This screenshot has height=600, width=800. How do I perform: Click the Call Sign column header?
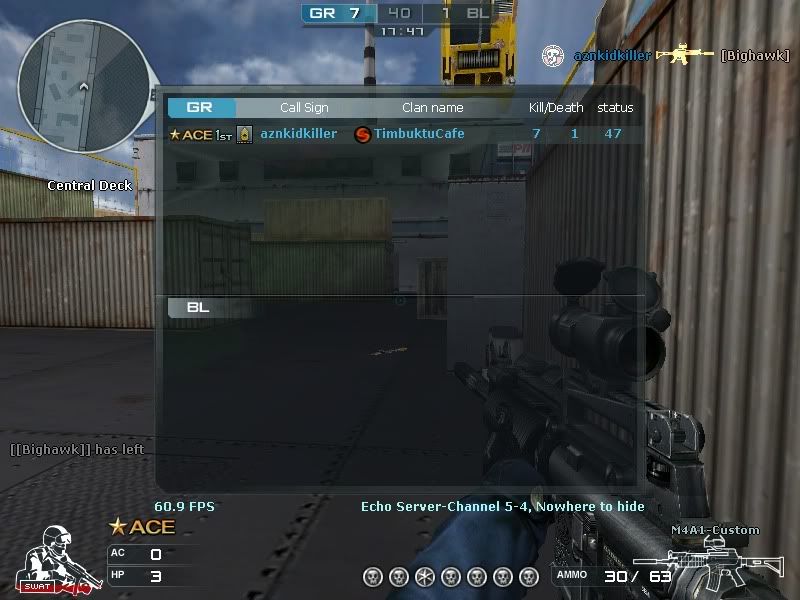tap(304, 107)
